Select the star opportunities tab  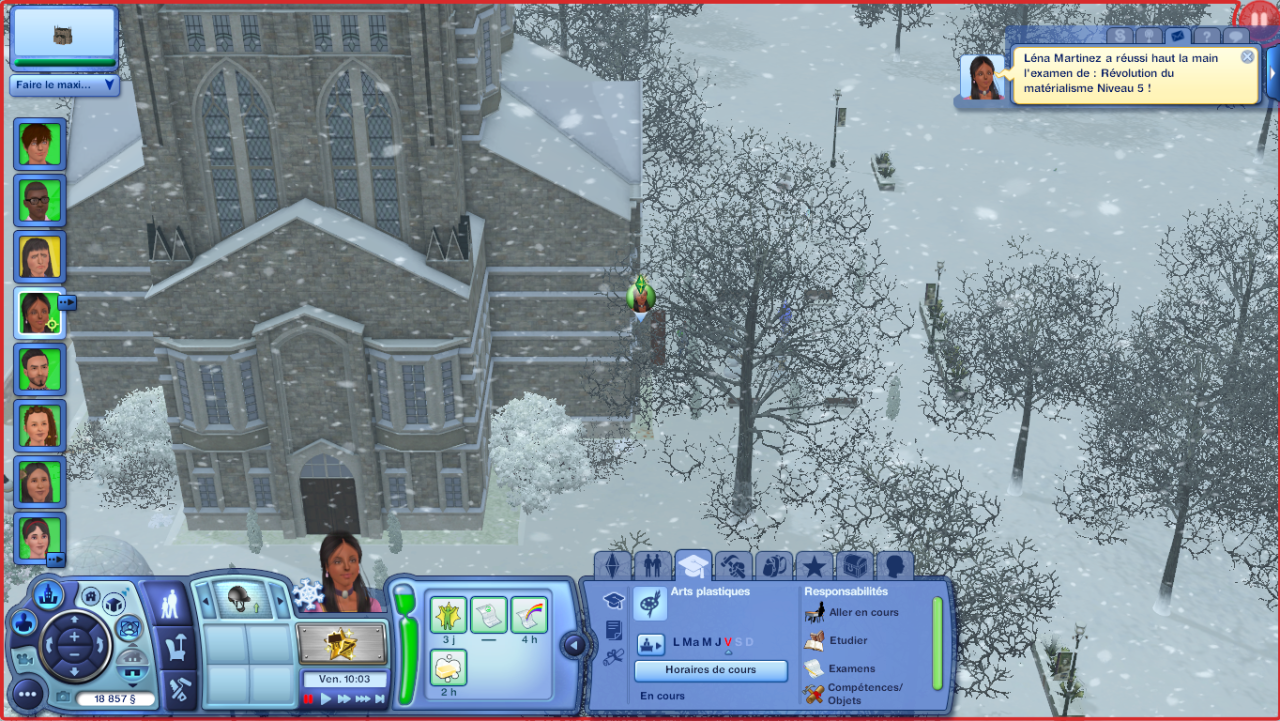point(814,566)
